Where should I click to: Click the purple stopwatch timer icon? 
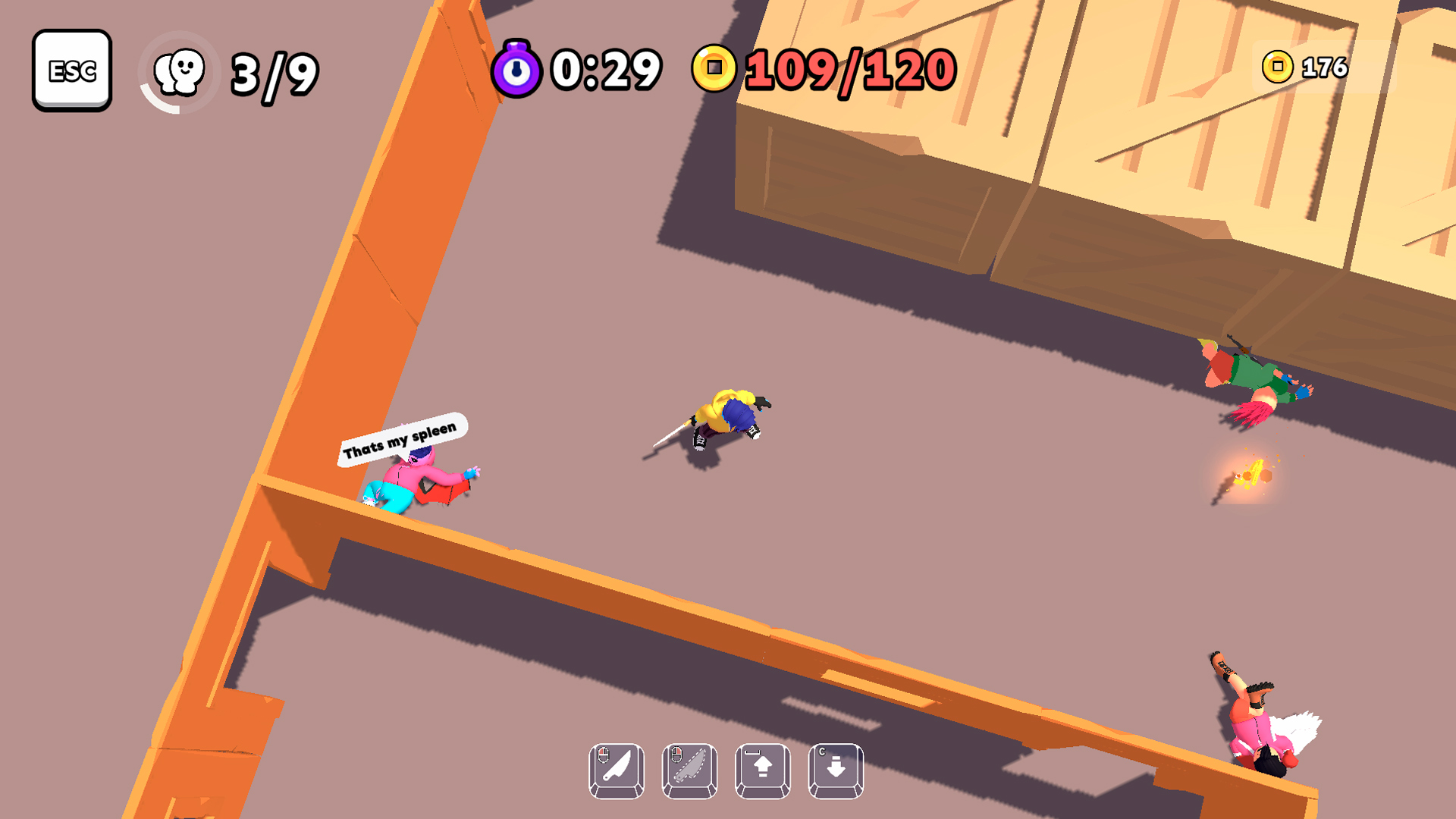coord(518,71)
